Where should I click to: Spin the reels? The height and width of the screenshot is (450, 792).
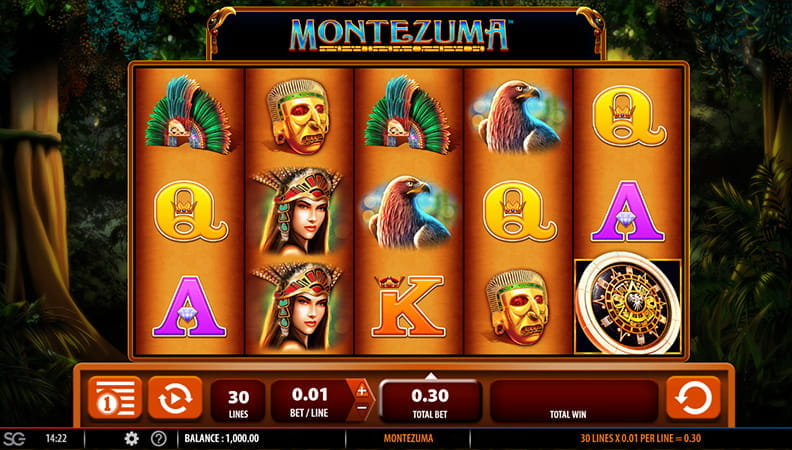click(692, 398)
